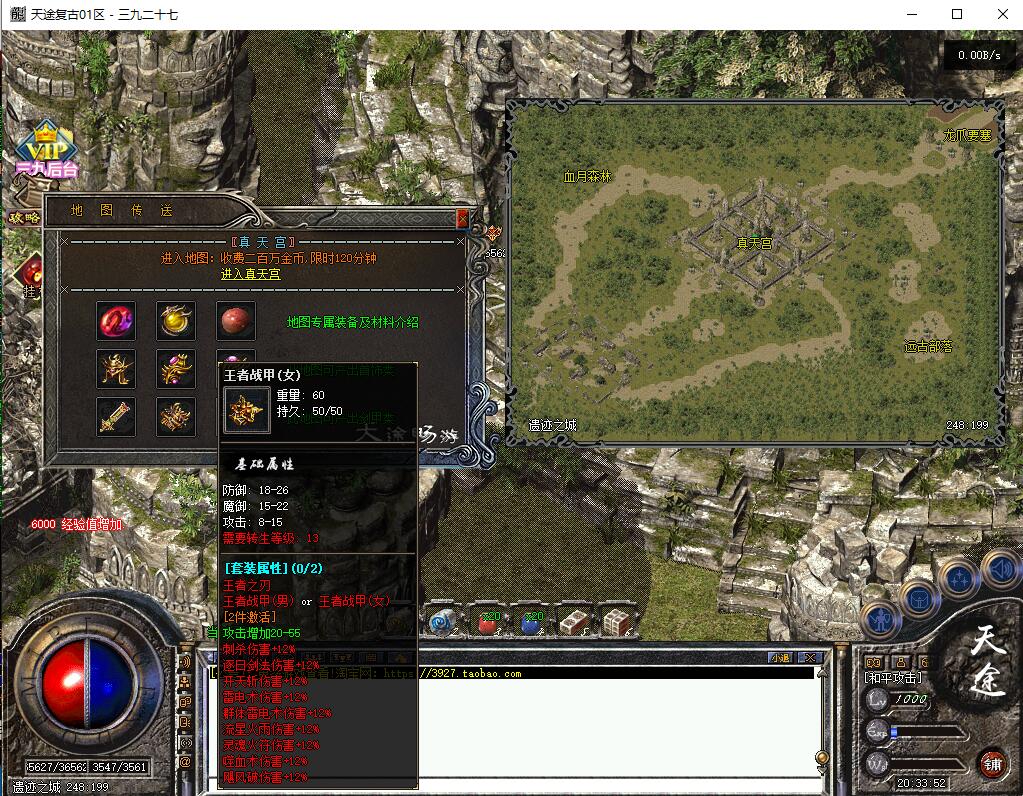Close the game window

point(1003,14)
